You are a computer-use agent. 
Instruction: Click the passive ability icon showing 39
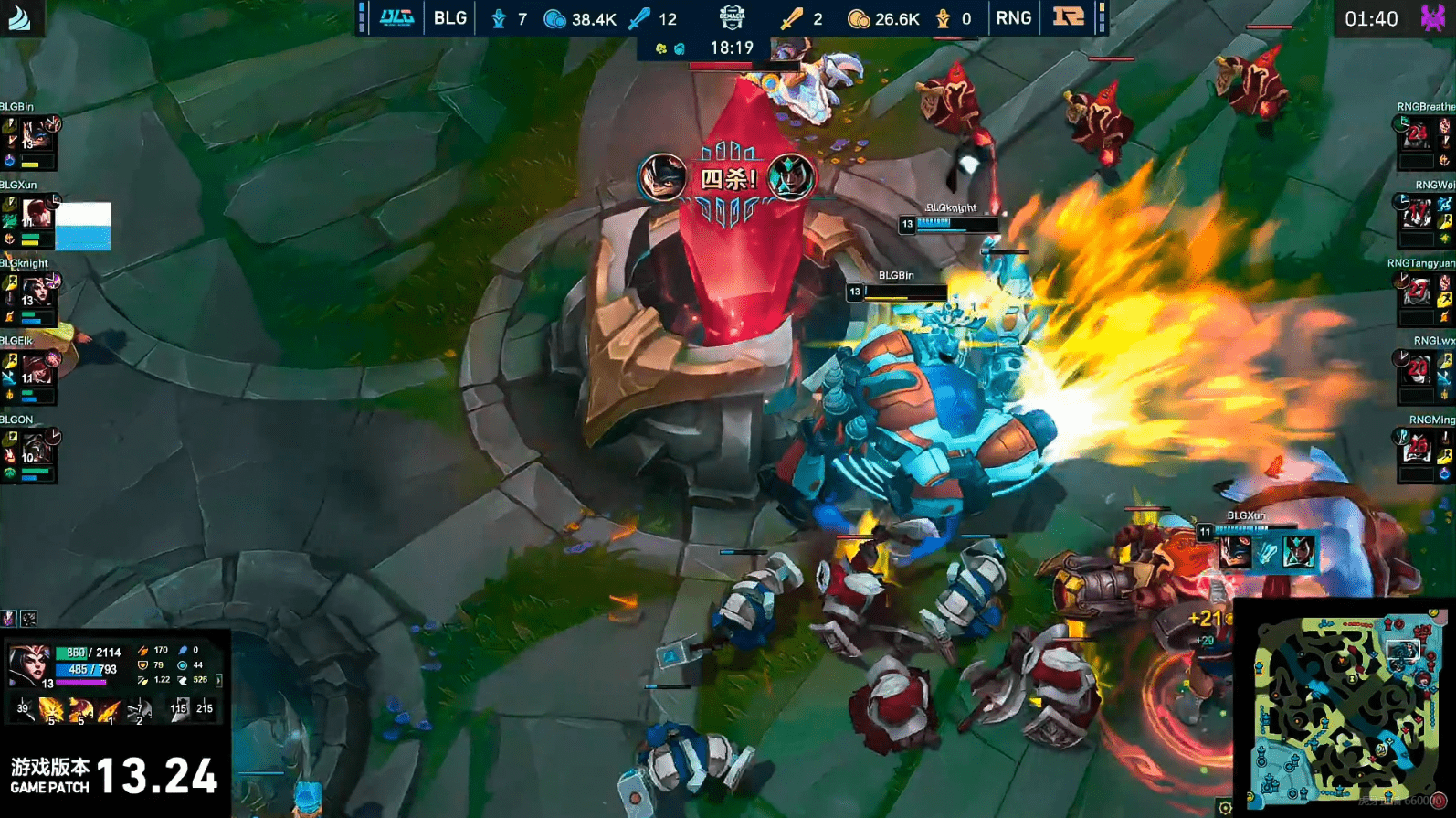(23, 708)
